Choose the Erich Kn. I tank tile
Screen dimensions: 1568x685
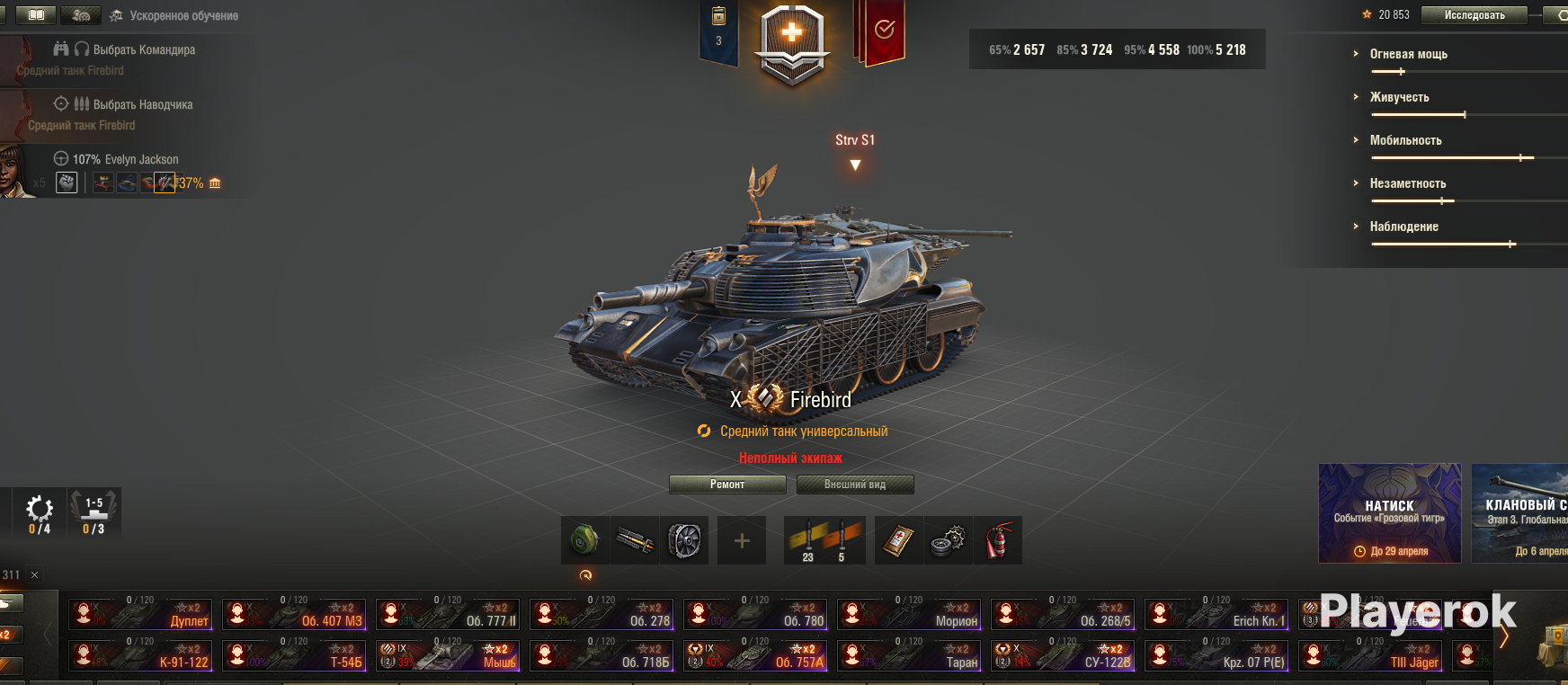pyautogui.click(x=1216, y=614)
